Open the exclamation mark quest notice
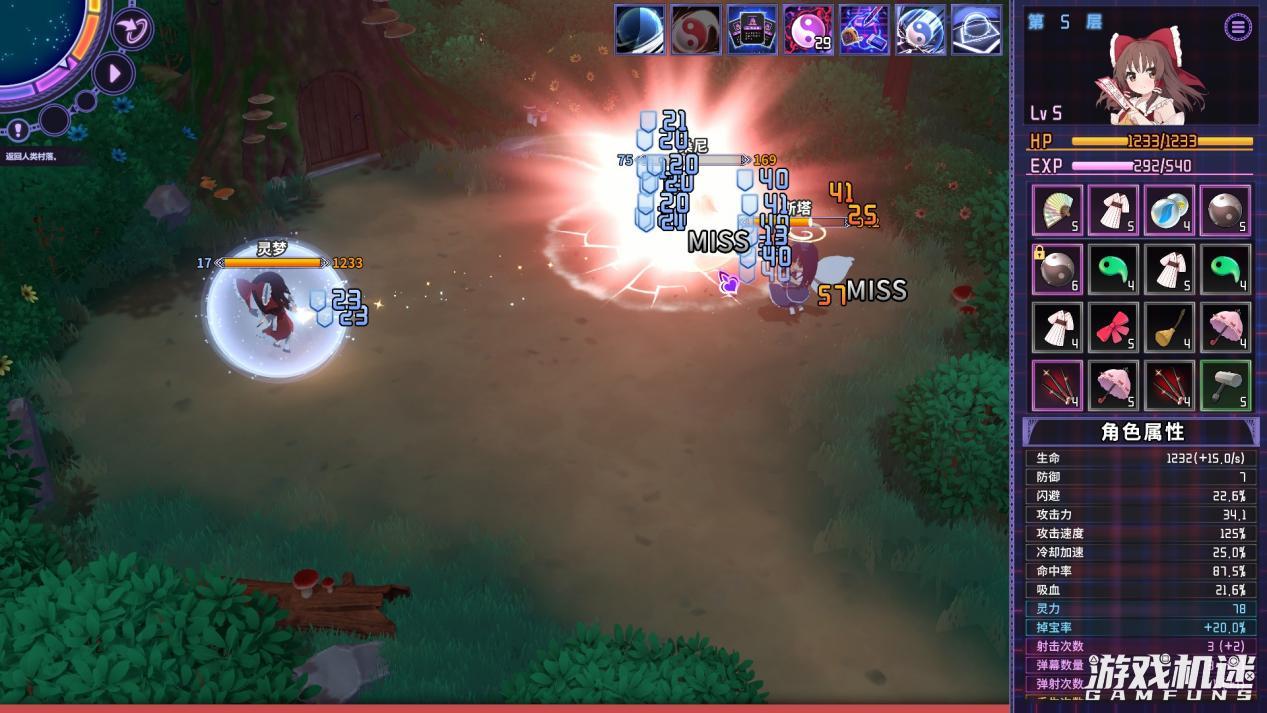The image size is (1267, 713). coord(18,129)
